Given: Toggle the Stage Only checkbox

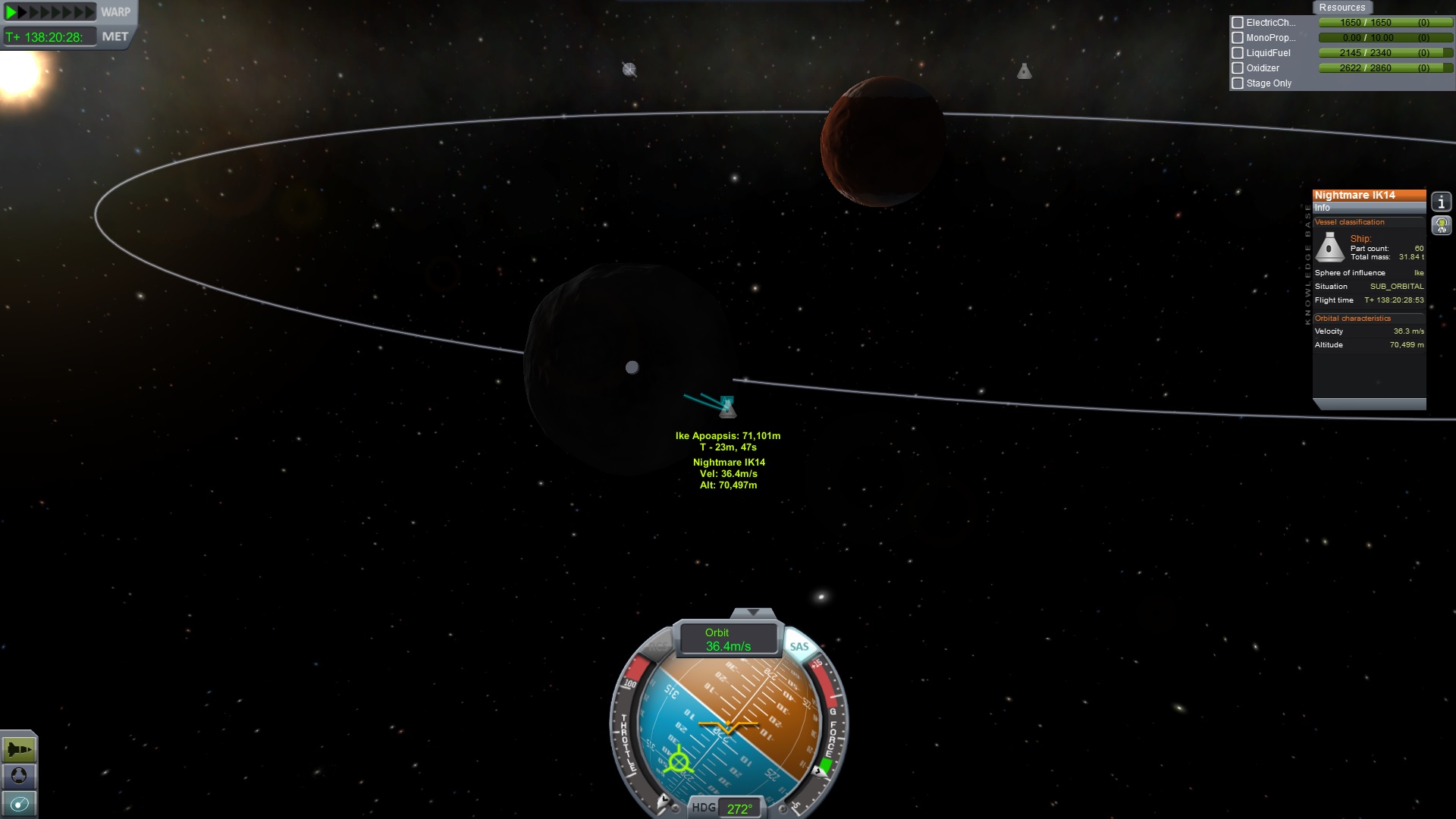Looking at the screenshot, I should point(1238,83).
